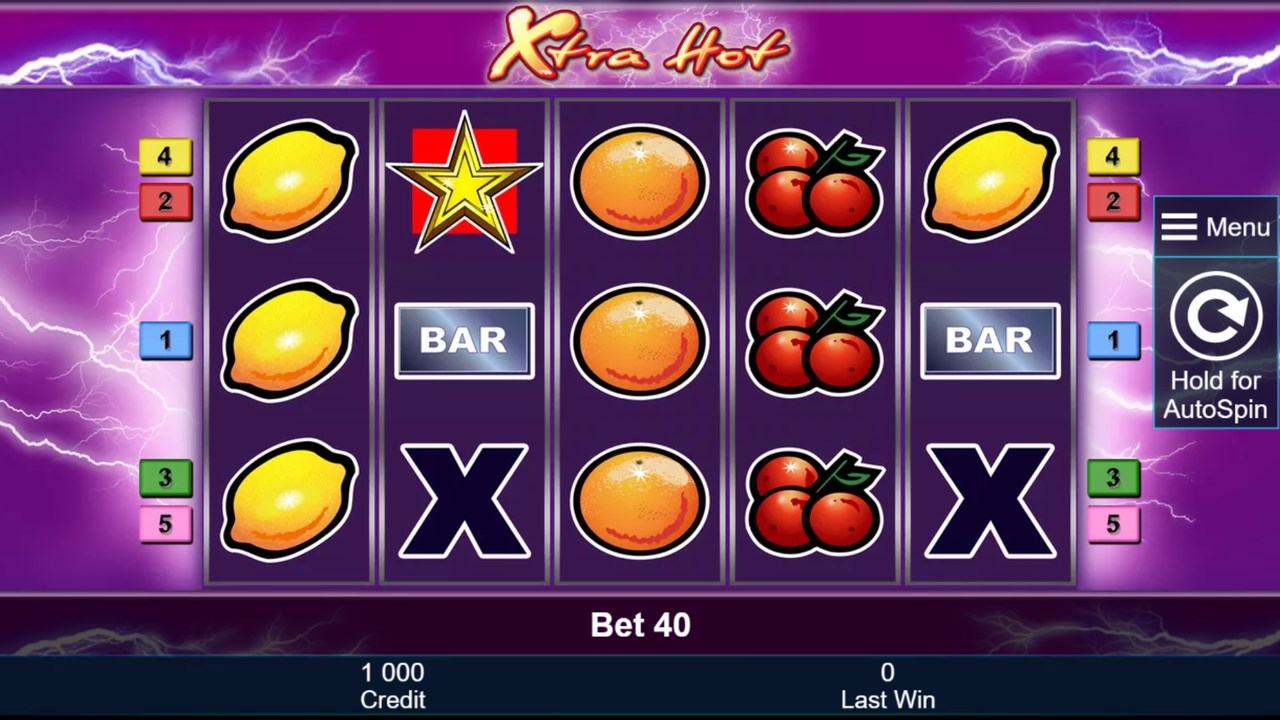Click the BAR symbol on reel two

coord(463,340)
